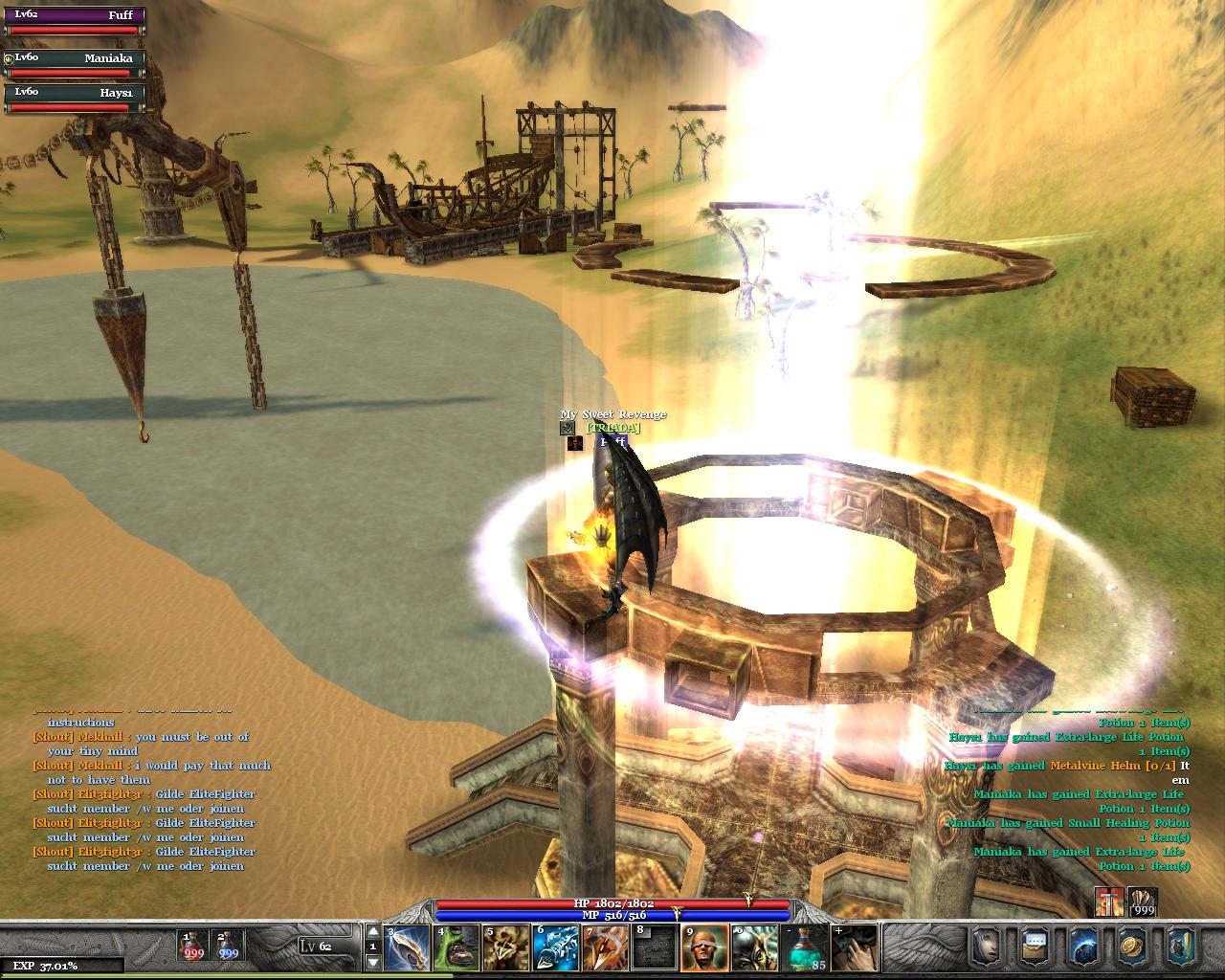The image size is (1225, 980).
Task: Open the character face menu button
Action: coord(987,946)
